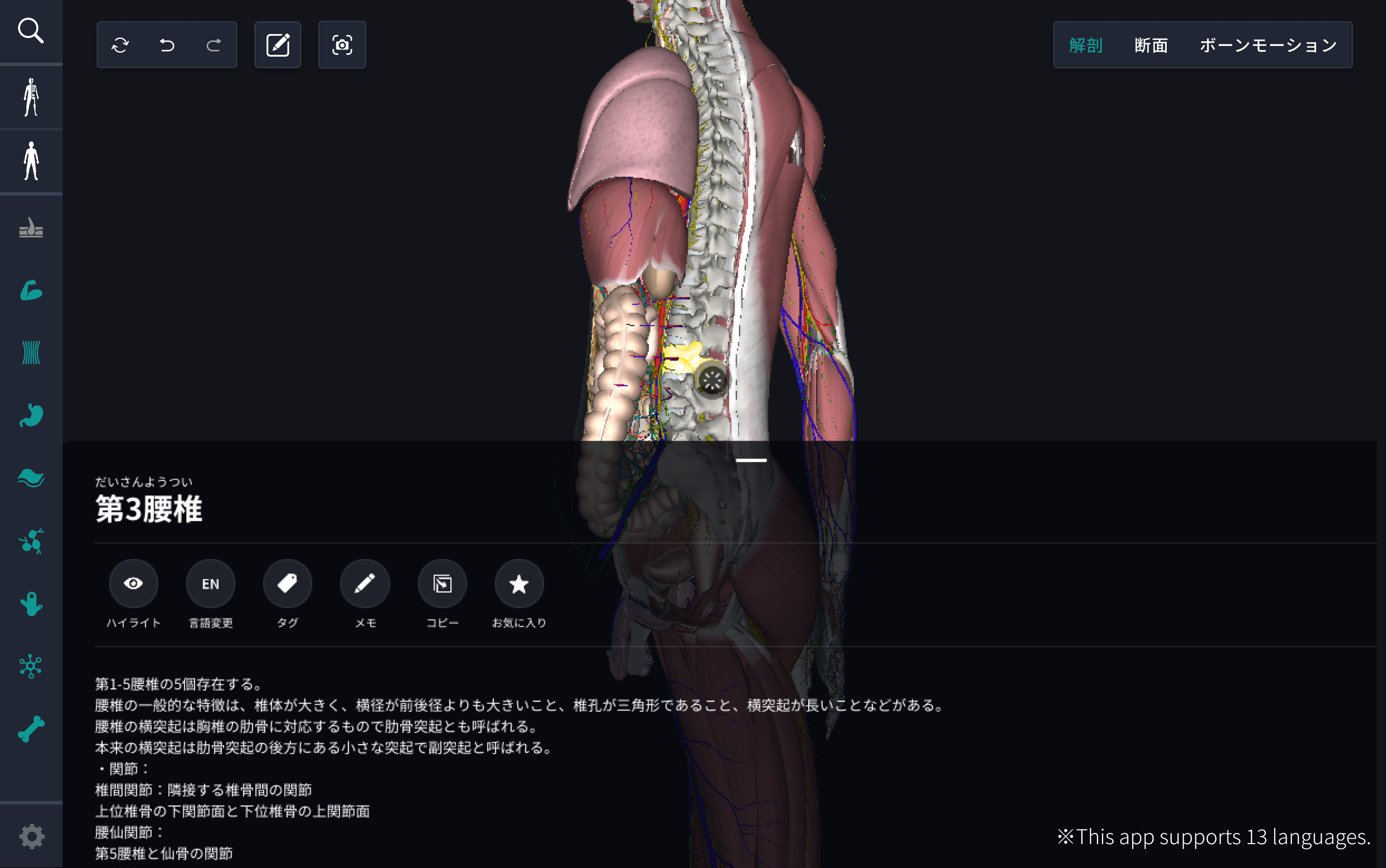Add 第3腰椎 to favorites with the star
The height and width of the screenshot is (868, 1387).
tap(519, 583)
